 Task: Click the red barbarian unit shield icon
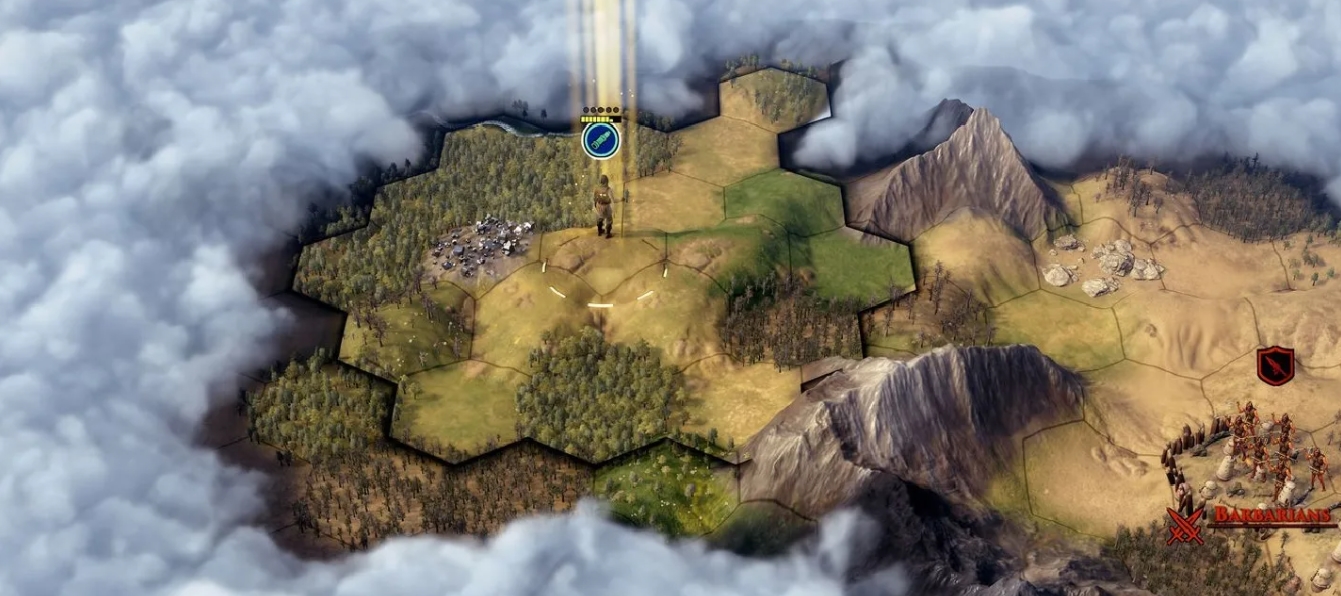coord(1275,365)
